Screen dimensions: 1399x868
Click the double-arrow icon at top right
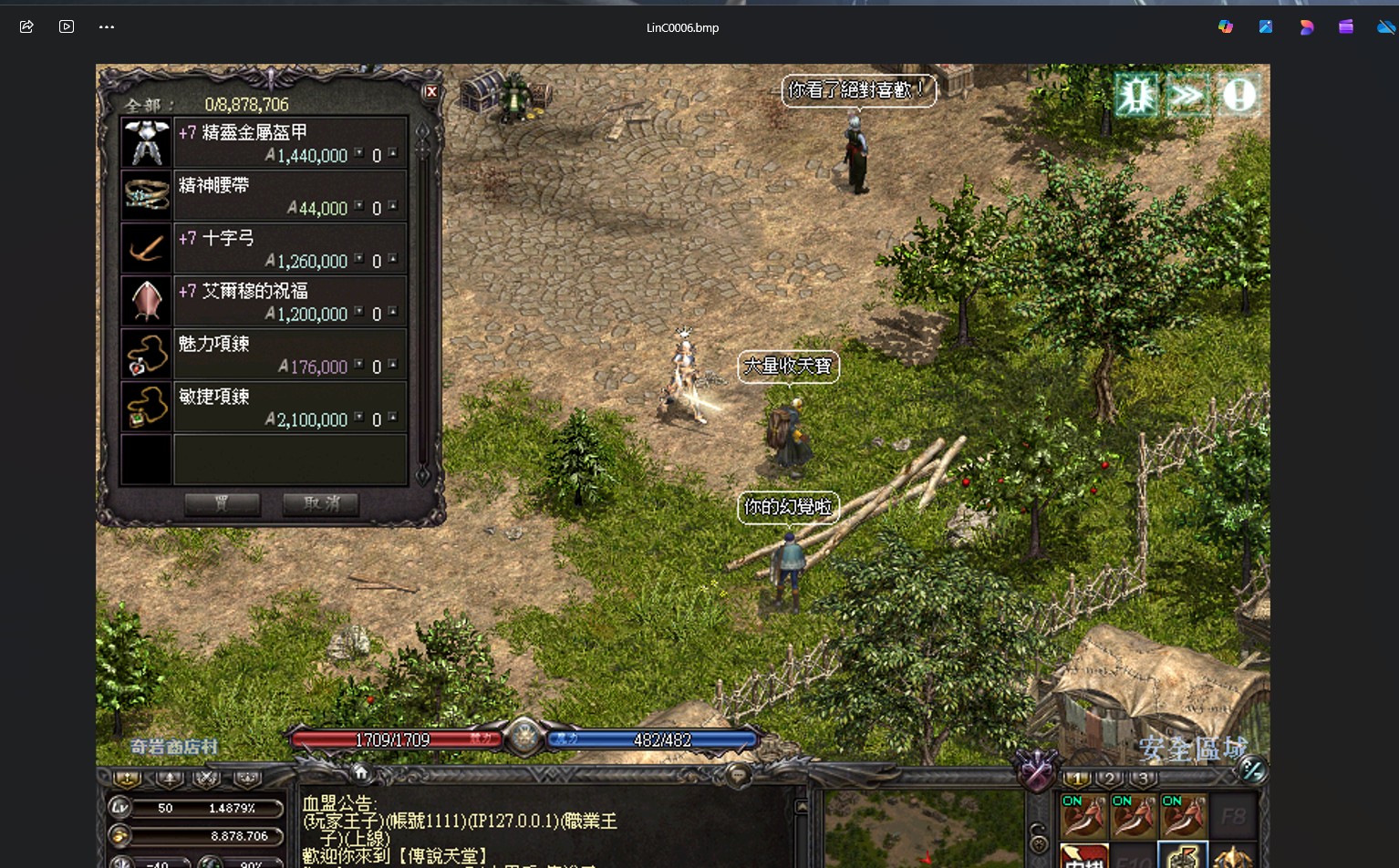pos(1187,95)
